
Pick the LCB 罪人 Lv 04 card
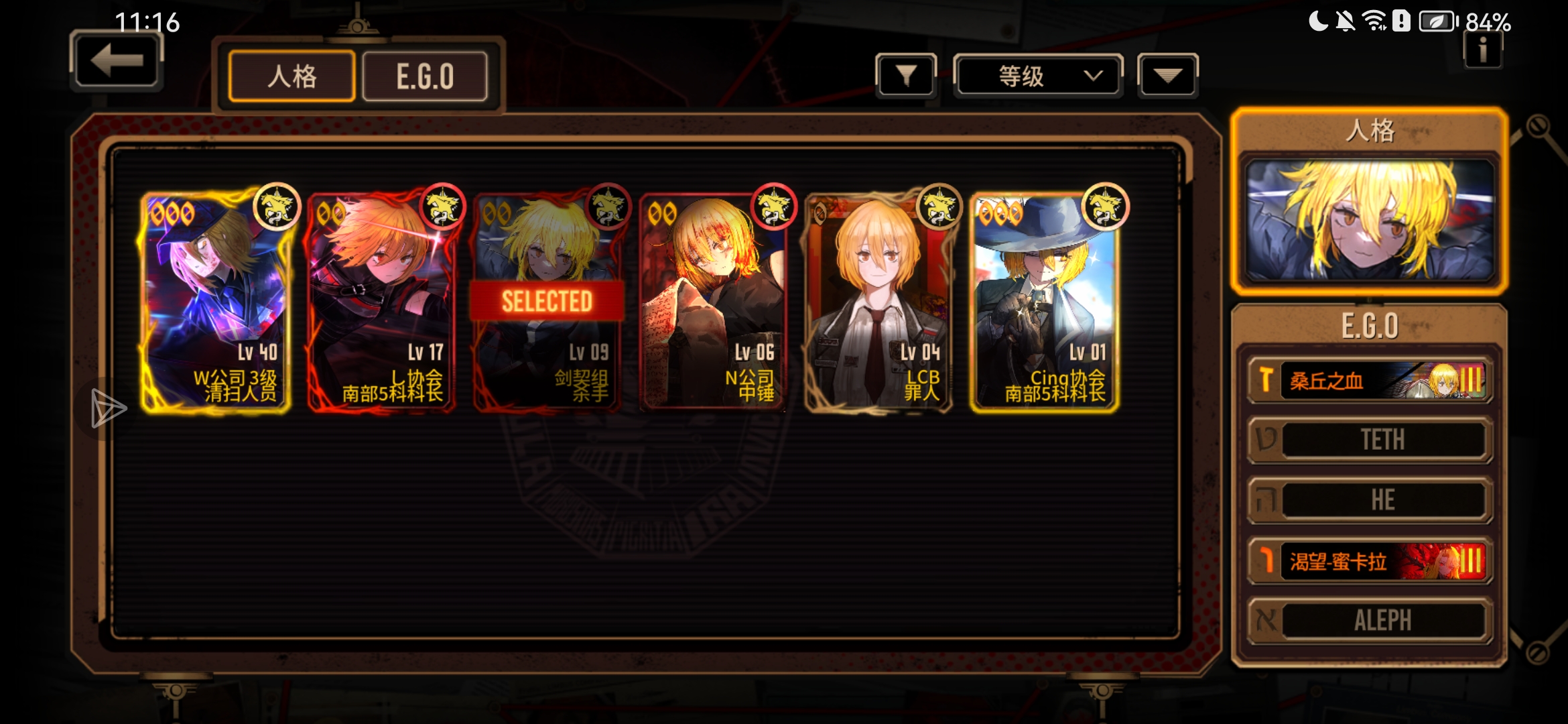878,302
